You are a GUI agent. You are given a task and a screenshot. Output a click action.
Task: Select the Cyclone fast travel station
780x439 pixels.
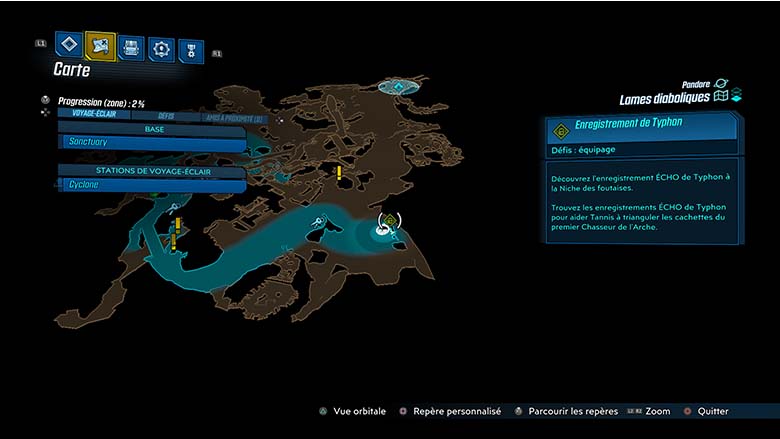click(150, 185)
